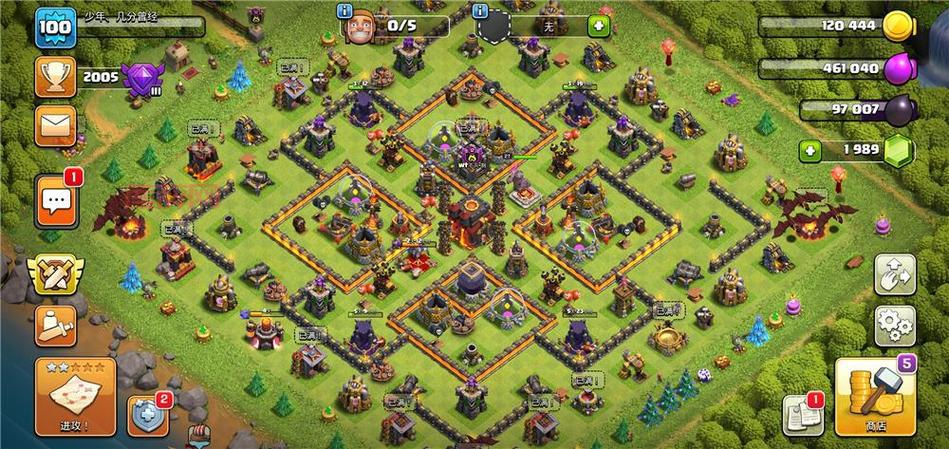This screenshot has height=449, width=949.
Task: Open the mail envelope inbox
Action: point(56,126)
